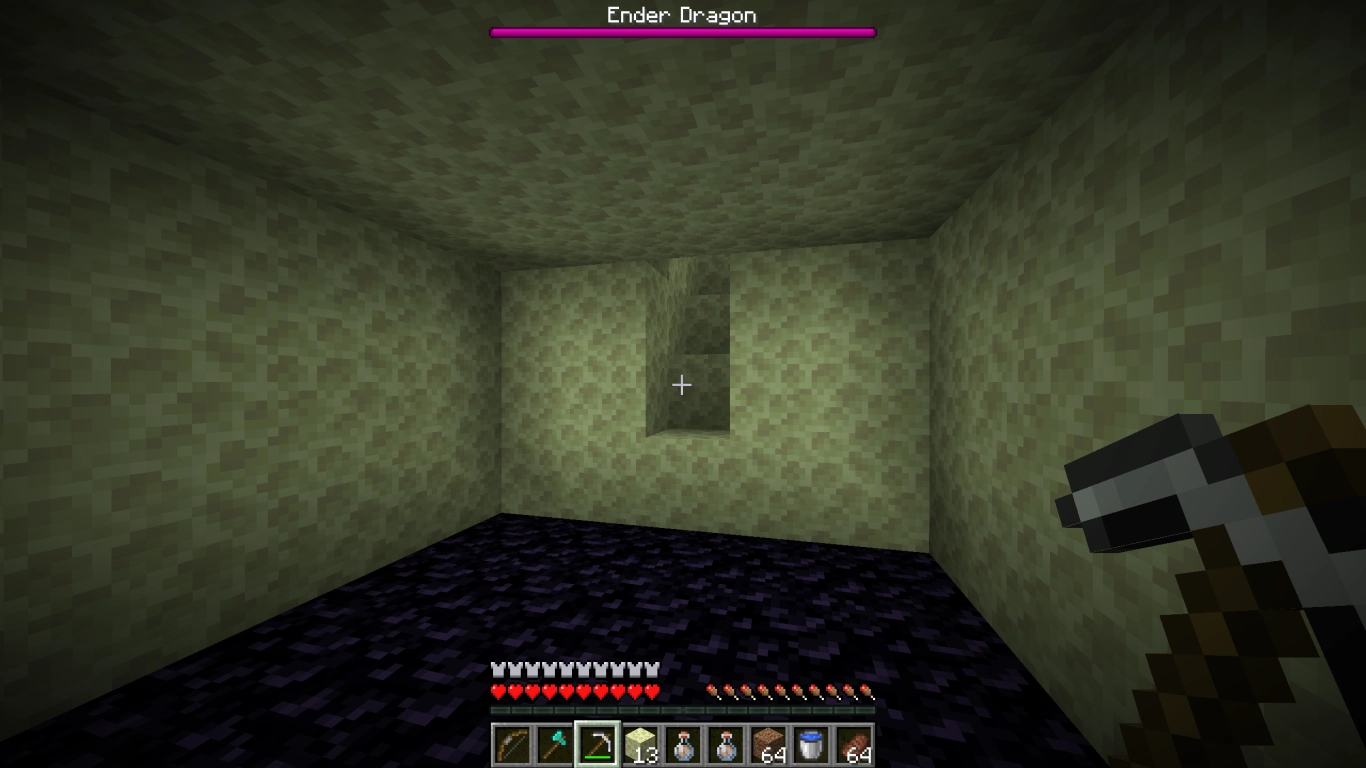
Task: Click the iron pickaxe hotbar slot
Action: (x=597, y=742)
